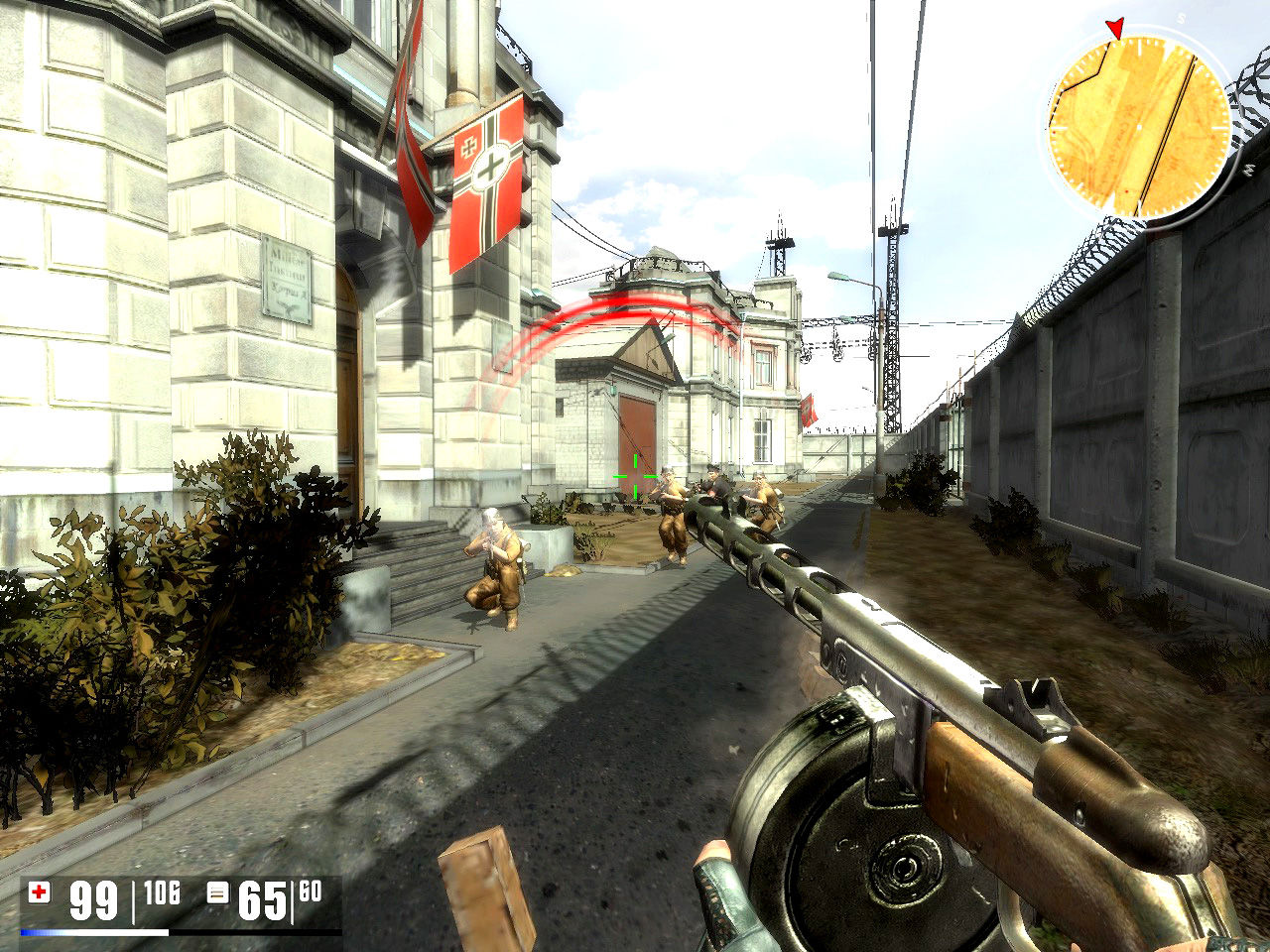Click the red cross health icon

tap(40, 892)
